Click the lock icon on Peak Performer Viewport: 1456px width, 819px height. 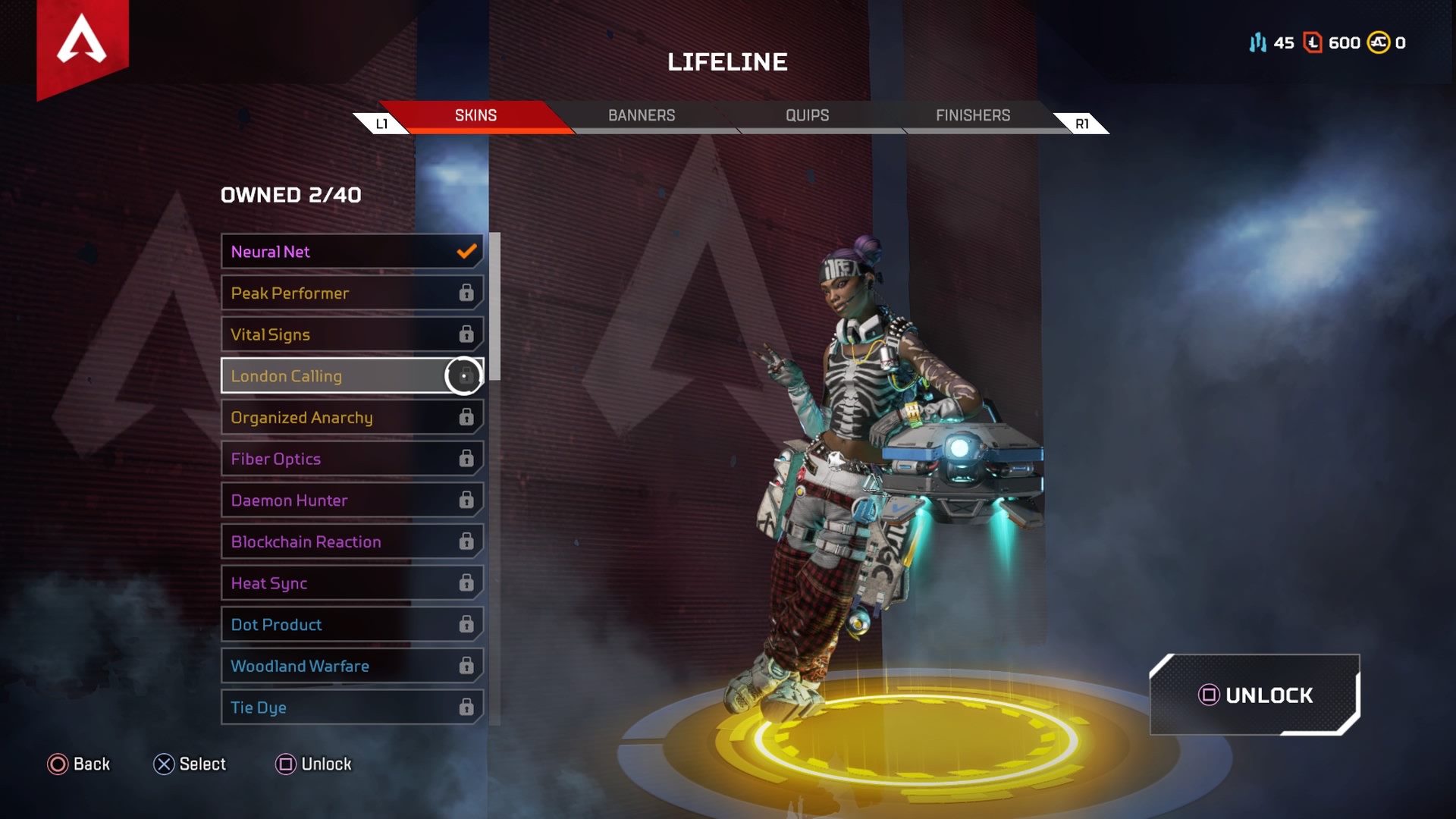click(x=466, y=293)
